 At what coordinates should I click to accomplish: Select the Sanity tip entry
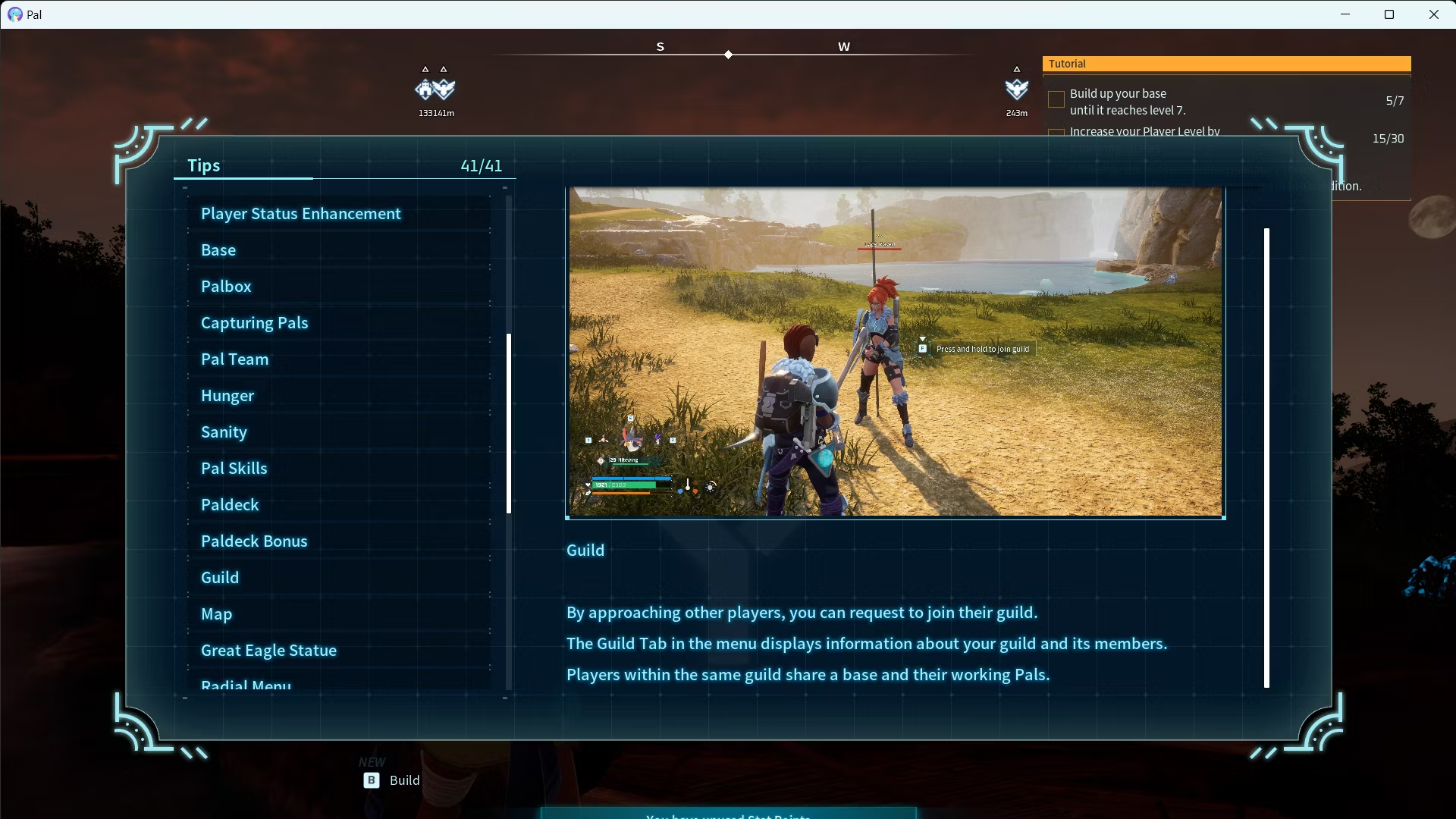point(224,432)
